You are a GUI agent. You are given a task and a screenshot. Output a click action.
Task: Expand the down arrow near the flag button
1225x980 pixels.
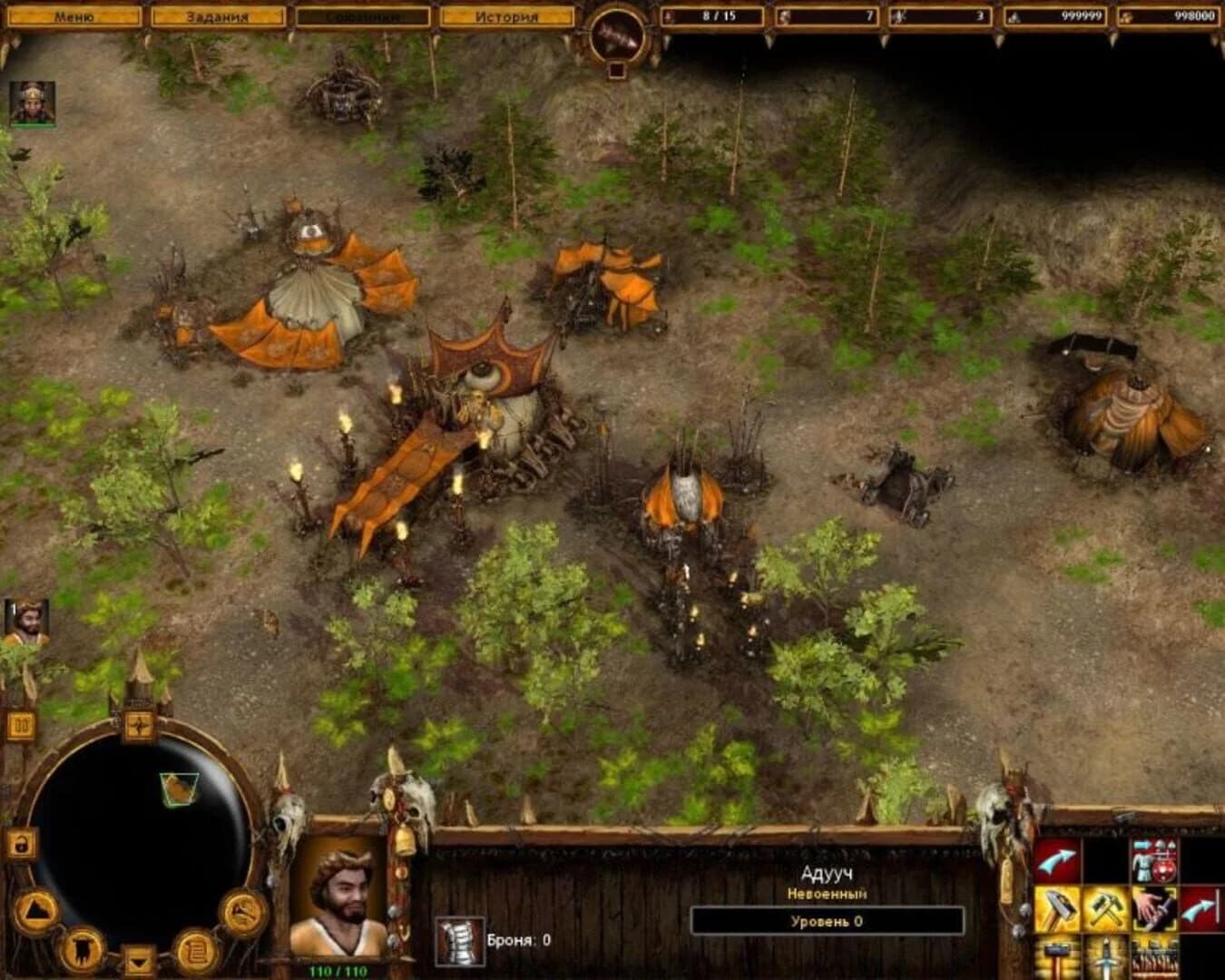pos(138,959)
